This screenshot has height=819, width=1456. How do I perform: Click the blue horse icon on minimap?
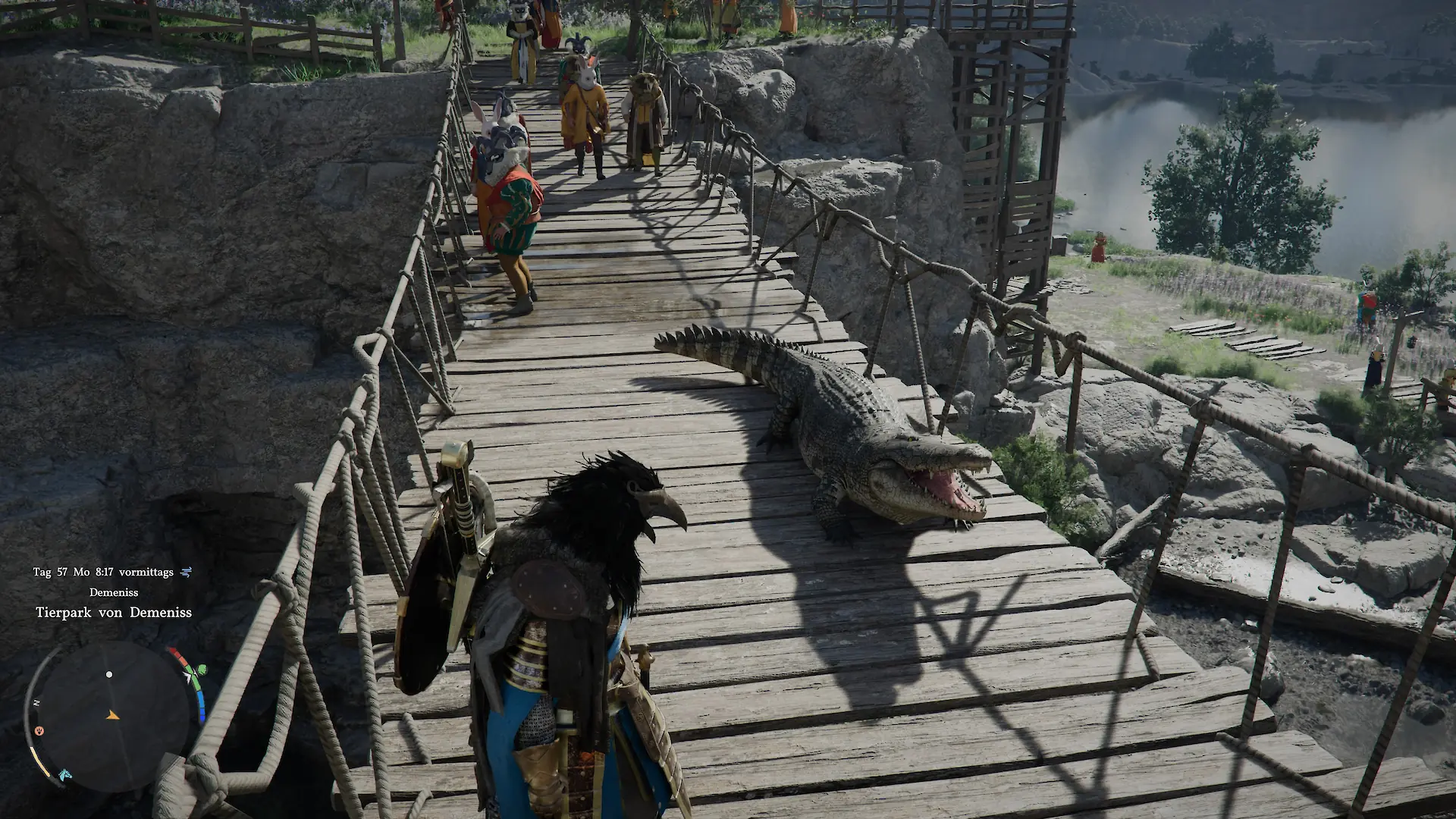coord(64,773)
